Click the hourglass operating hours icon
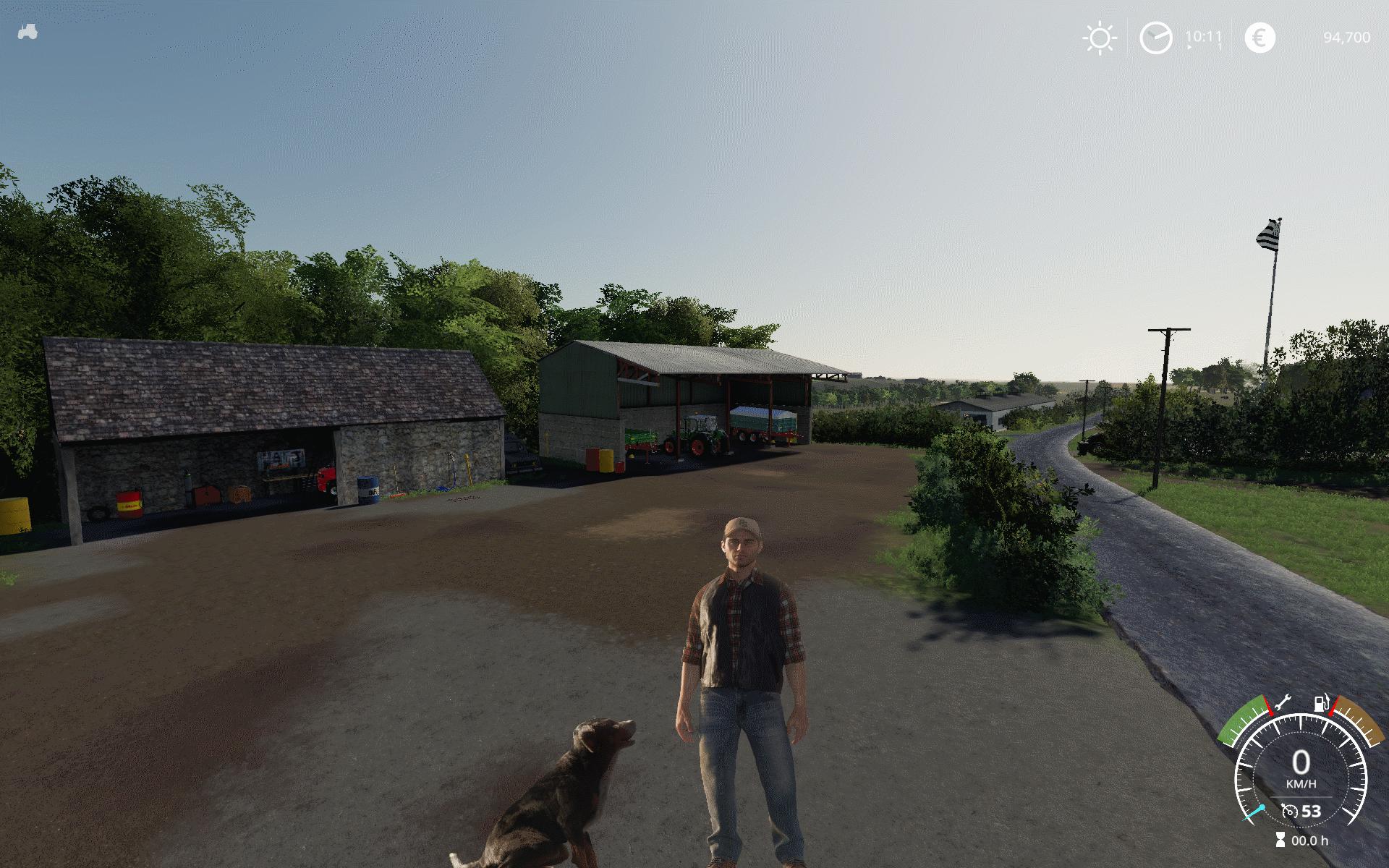 1281,841
